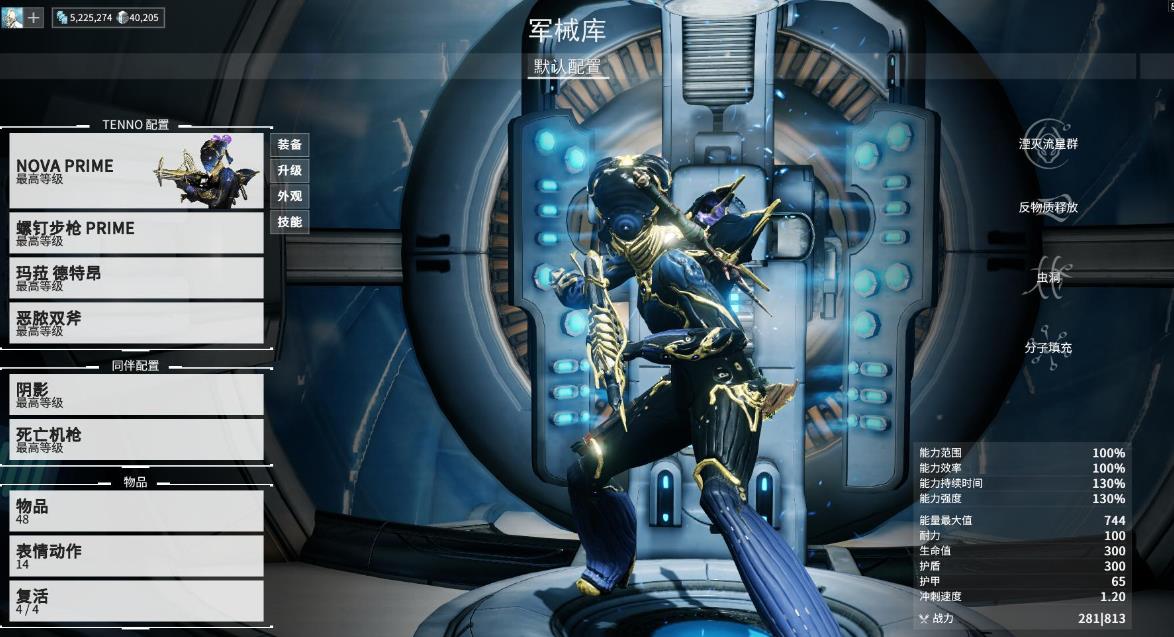Open the 物品 gear list
1174x637 pixels.
[x=136, y=511]
